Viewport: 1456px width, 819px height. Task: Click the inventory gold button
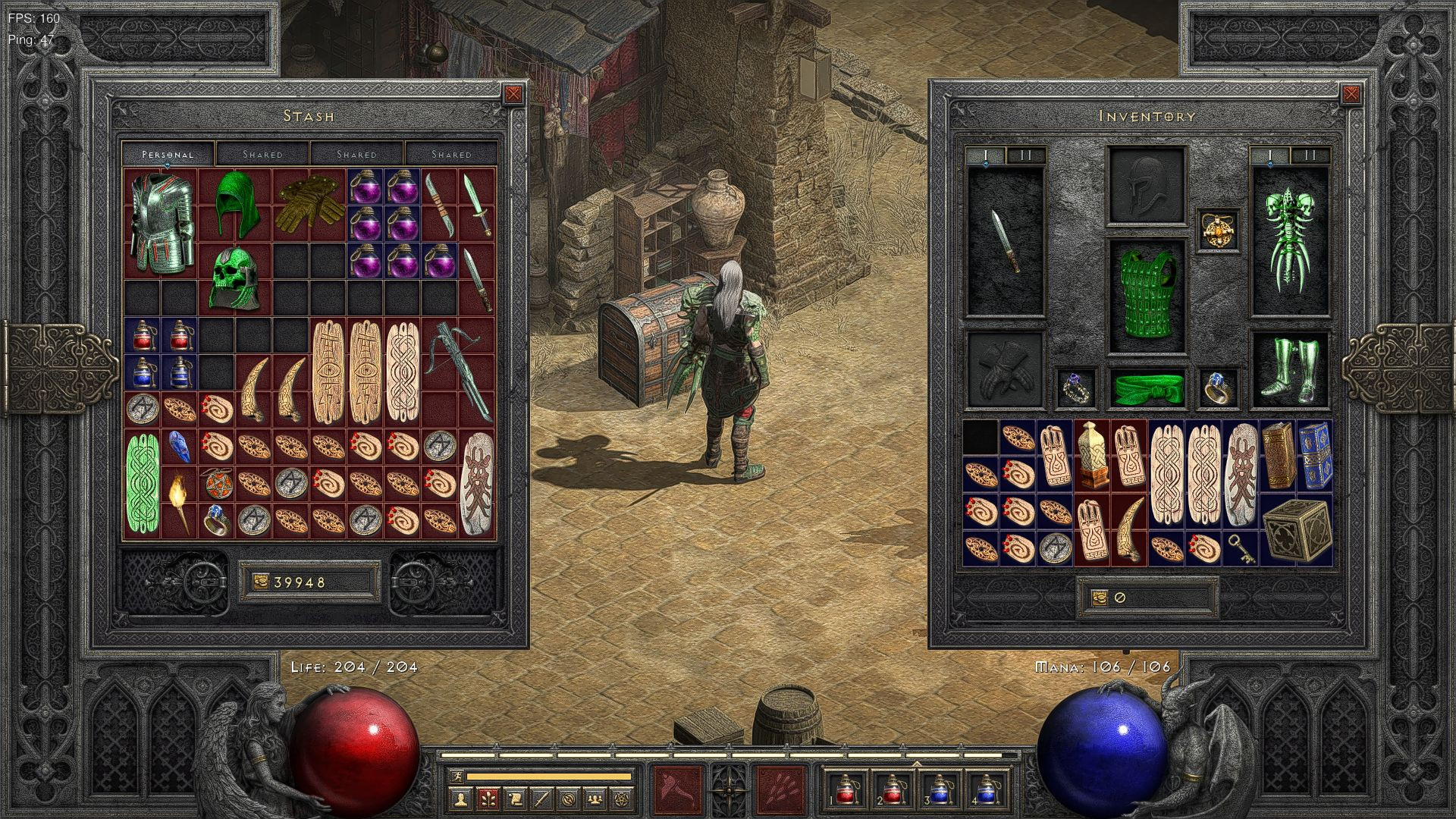tap(1100, 598)
